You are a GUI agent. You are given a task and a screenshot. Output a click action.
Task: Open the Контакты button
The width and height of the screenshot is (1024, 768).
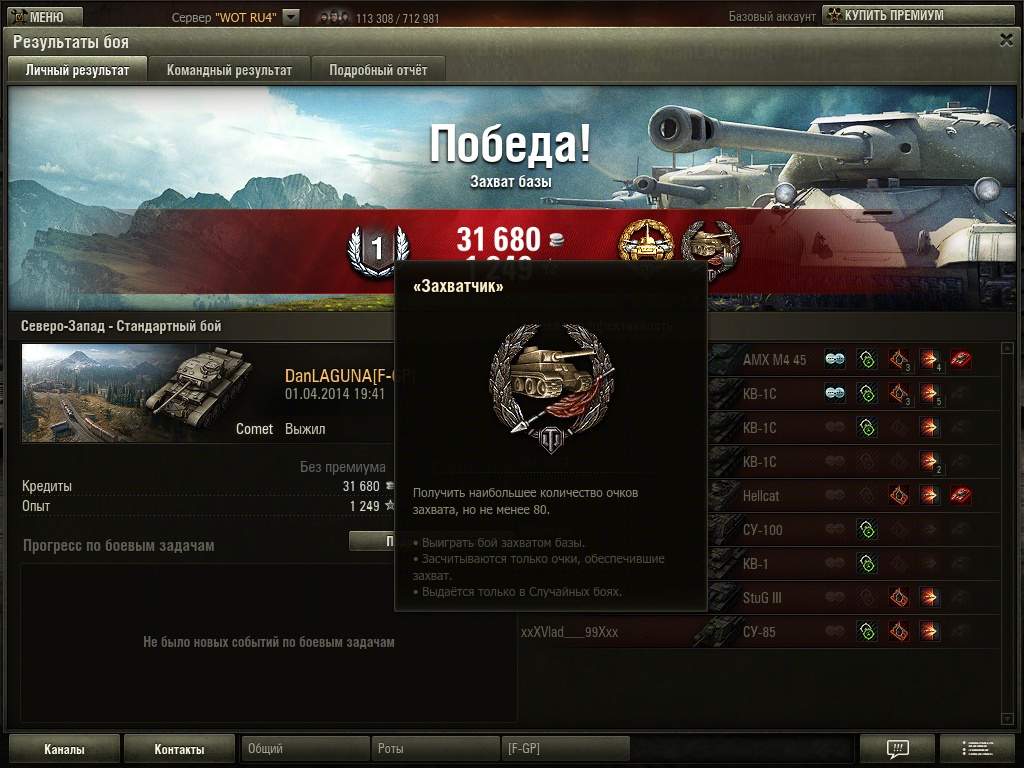click(179, 749)
